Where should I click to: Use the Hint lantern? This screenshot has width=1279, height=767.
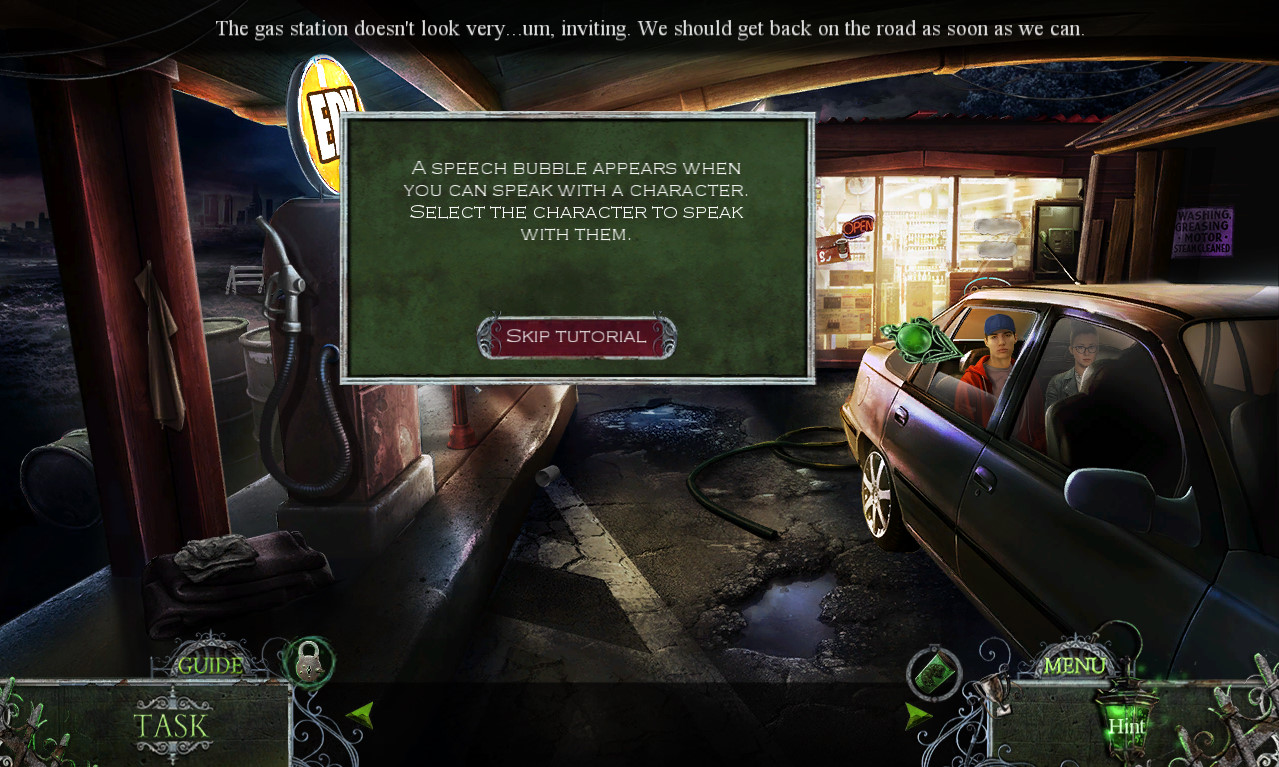[1125, 724]
